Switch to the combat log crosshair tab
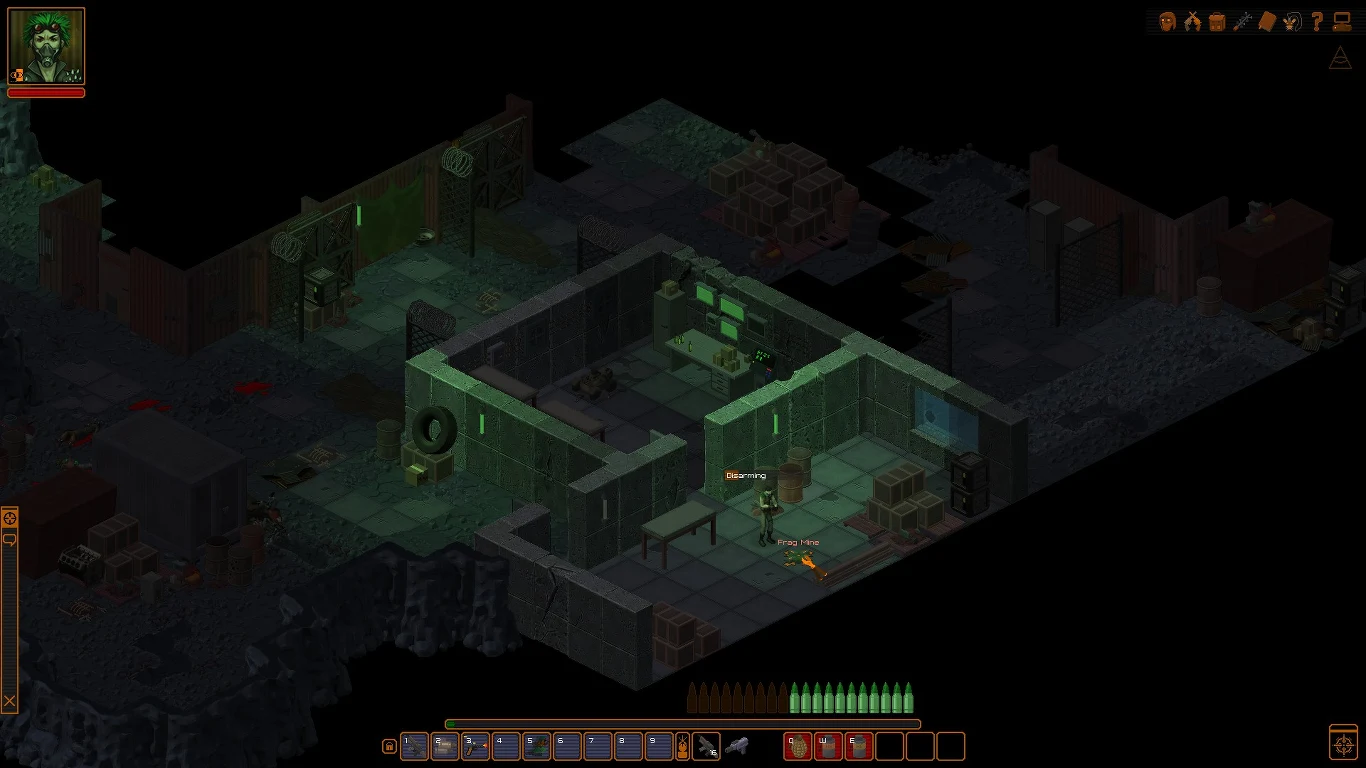 pyautogui.click(x=9, y=516)
